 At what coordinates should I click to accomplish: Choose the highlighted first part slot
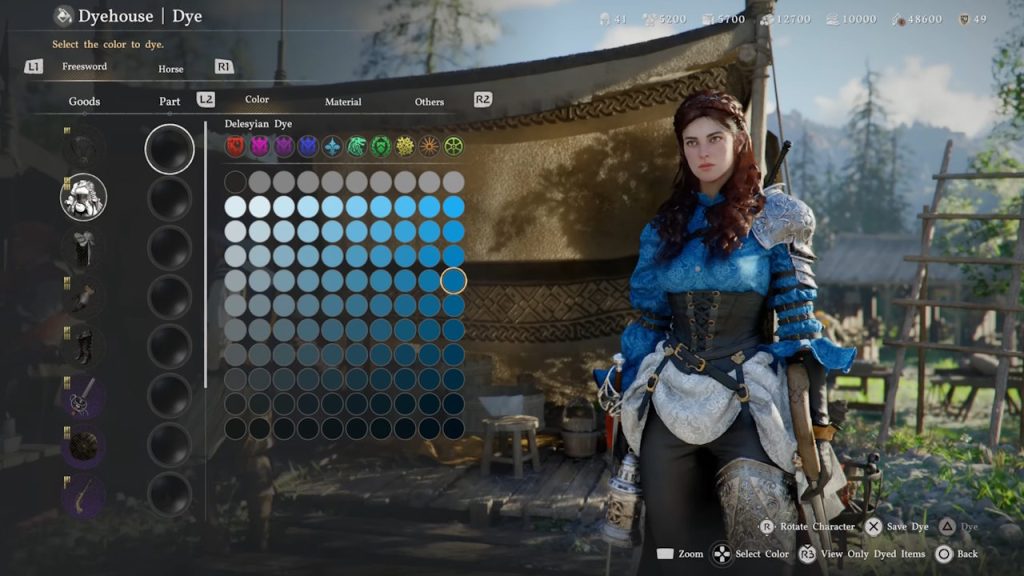tap(170, 149)
